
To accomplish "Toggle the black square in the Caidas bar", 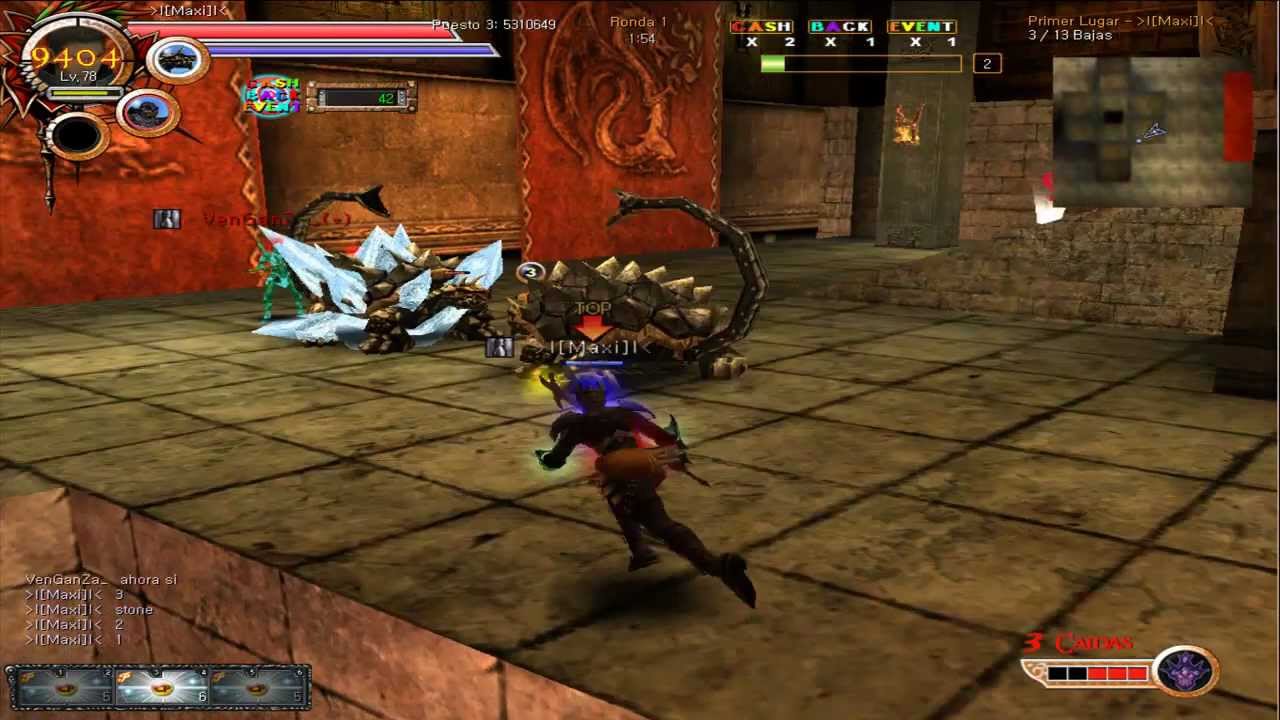I will pyautogui.click(x=1056, y=674).
